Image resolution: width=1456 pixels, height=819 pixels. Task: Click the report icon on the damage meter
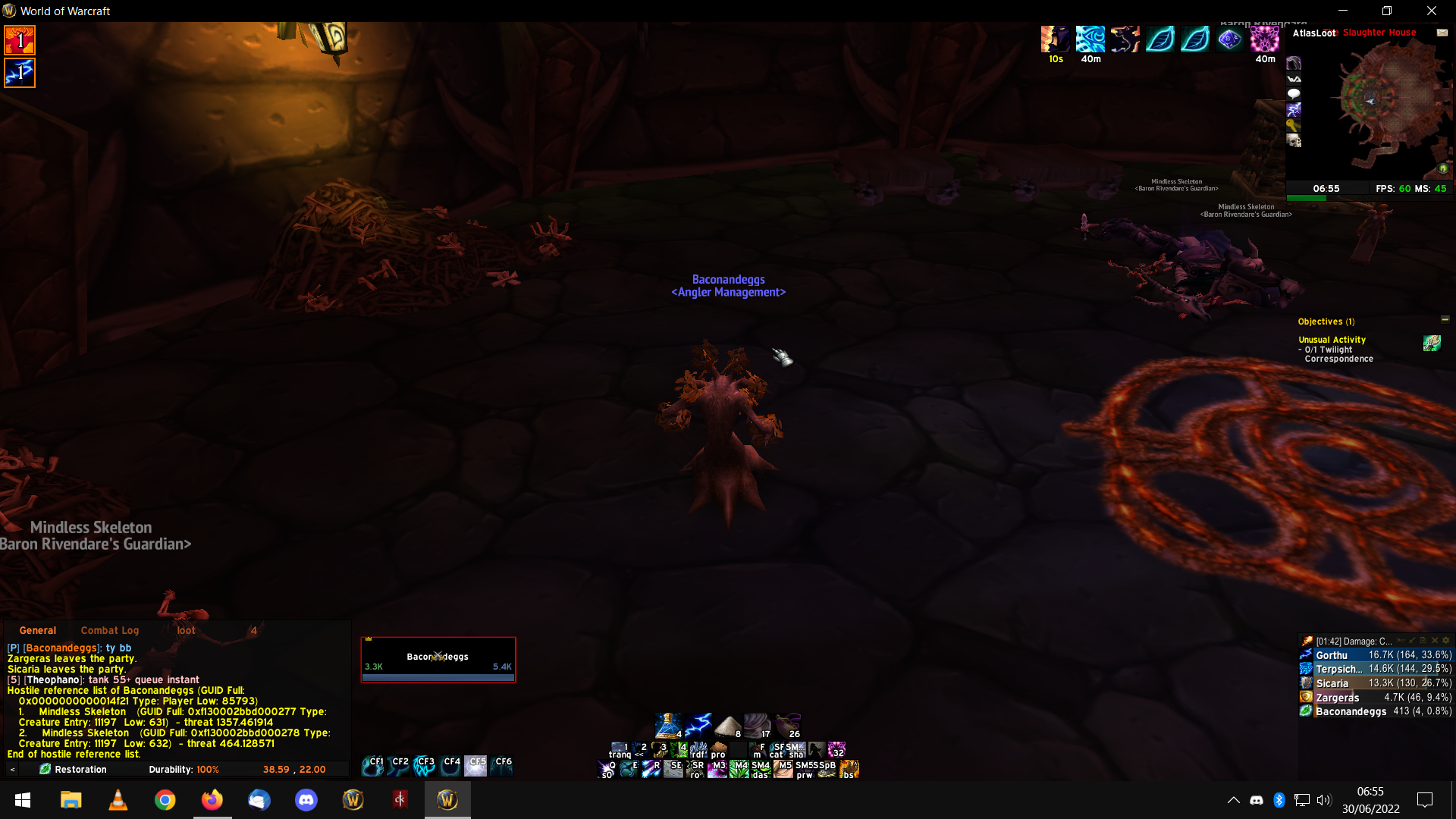[x=1423, y=641]
